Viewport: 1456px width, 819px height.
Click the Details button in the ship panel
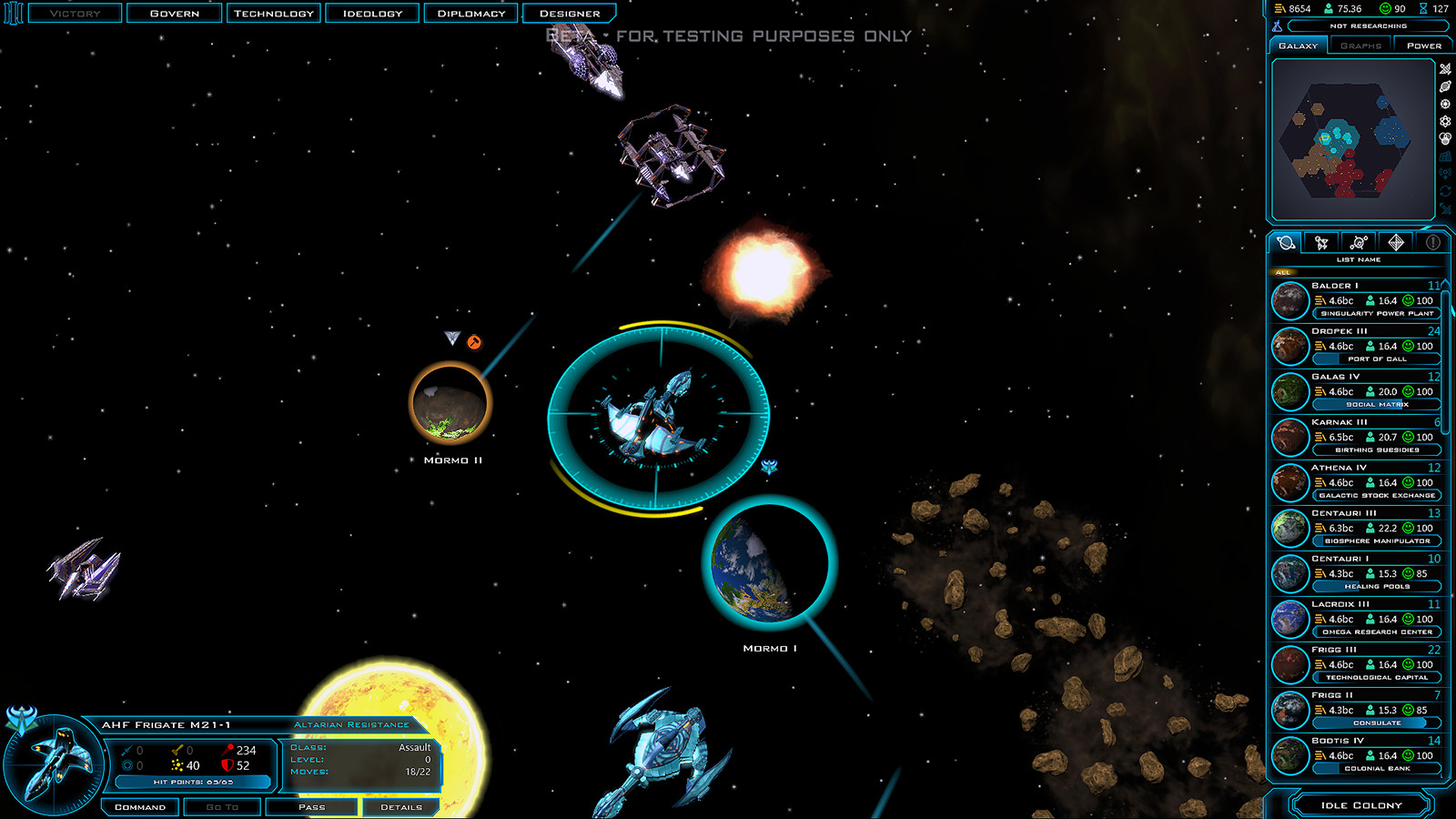pyautogui.click(x=401, y=806)
